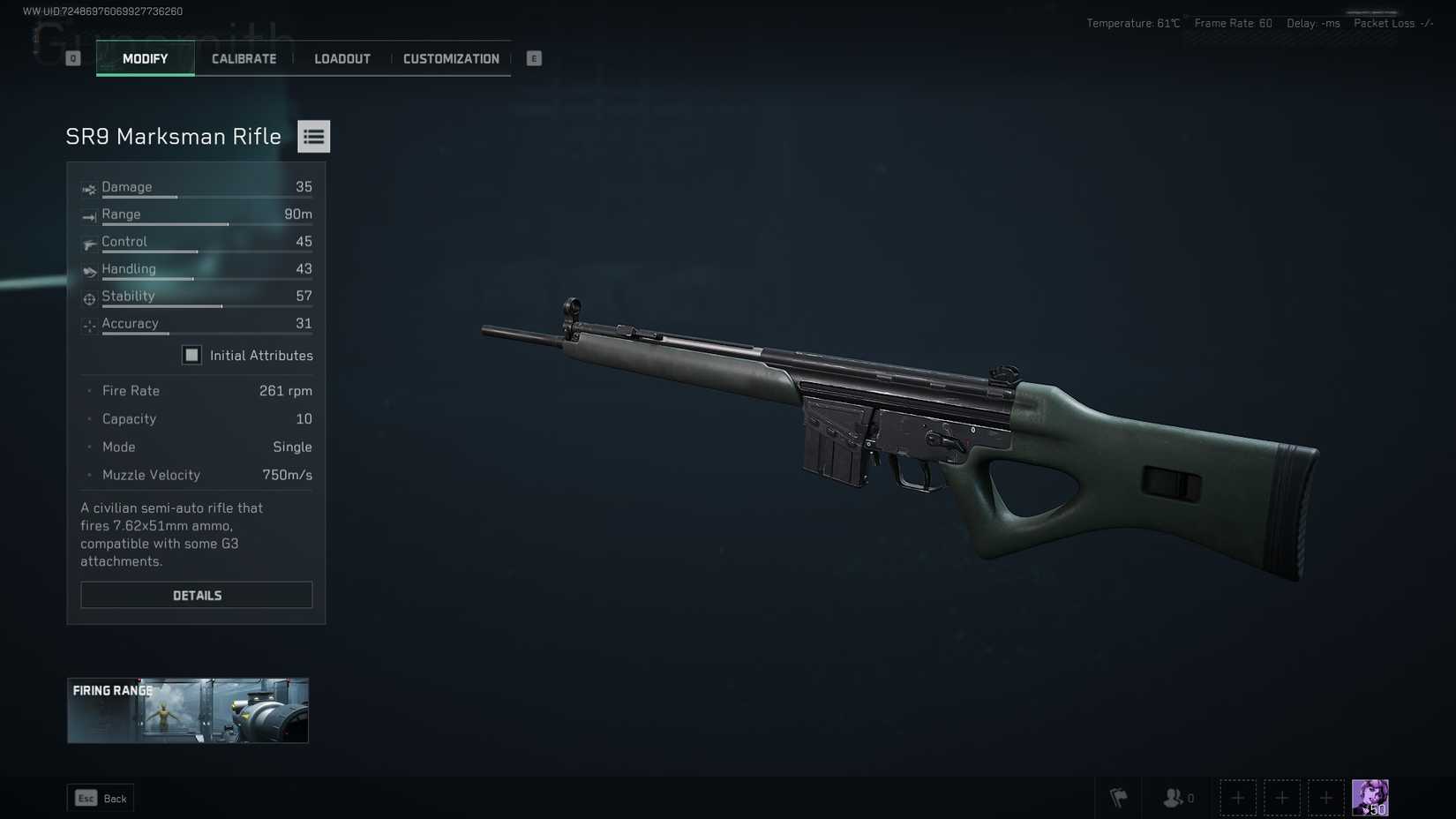Select the Control recoil icon

tap(88, 244)
